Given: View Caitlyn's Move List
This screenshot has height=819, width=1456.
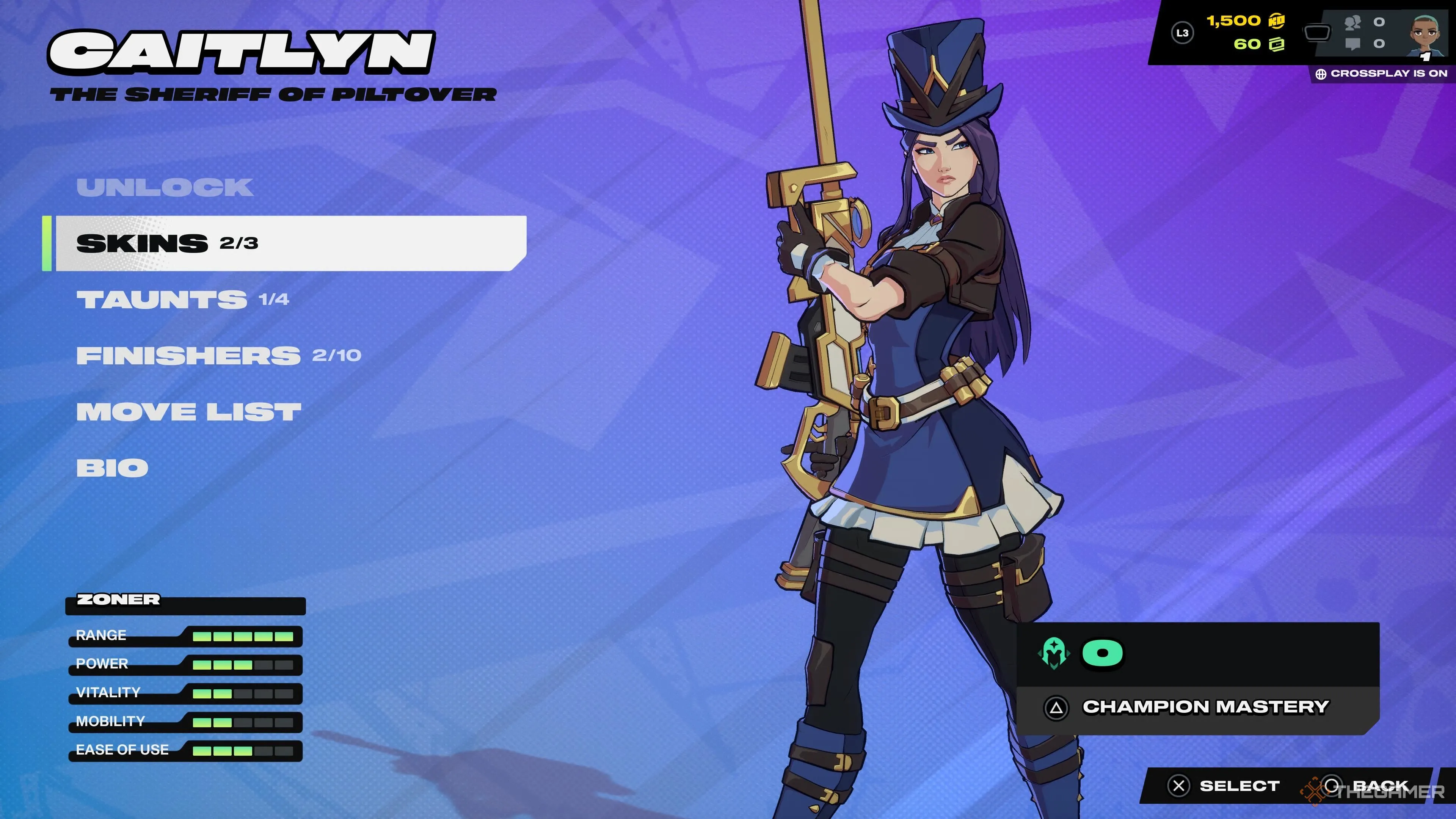Looking at the screenshot, I should click(189, 411).
